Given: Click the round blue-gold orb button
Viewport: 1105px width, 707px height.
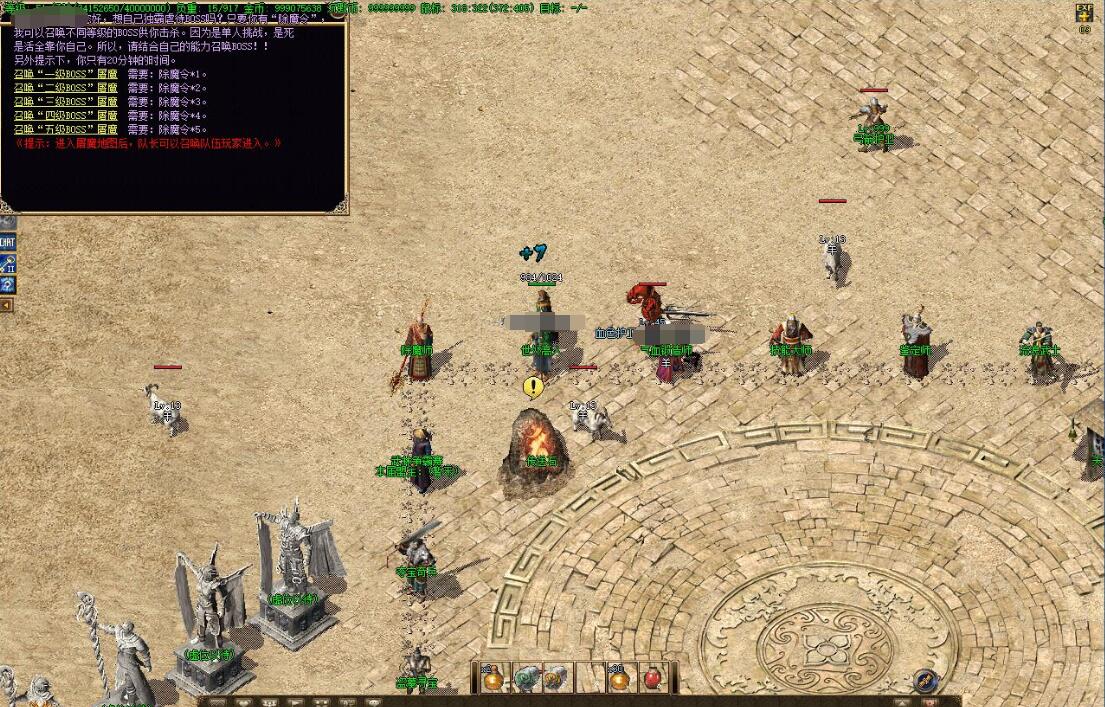Looking at the screenshot, I should point(926,682).
